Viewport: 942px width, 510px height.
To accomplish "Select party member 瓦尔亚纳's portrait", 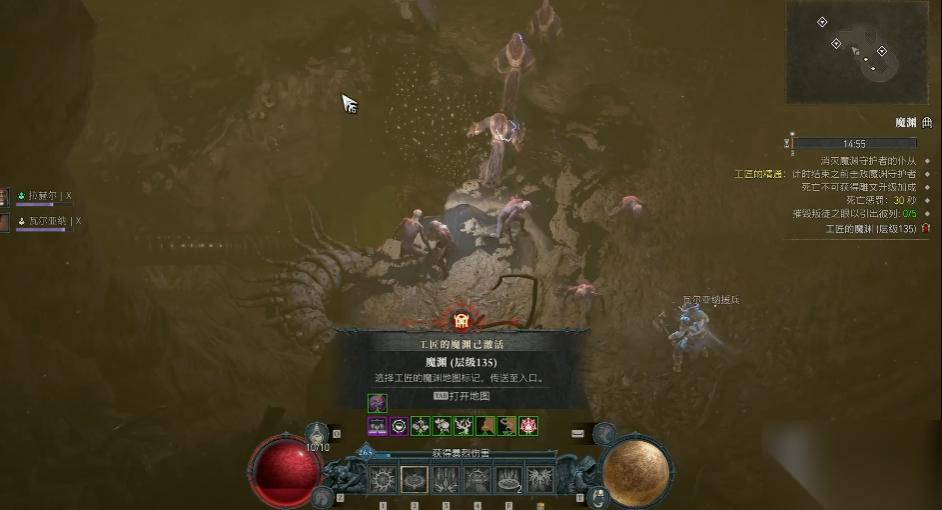I will click(4, 222).
